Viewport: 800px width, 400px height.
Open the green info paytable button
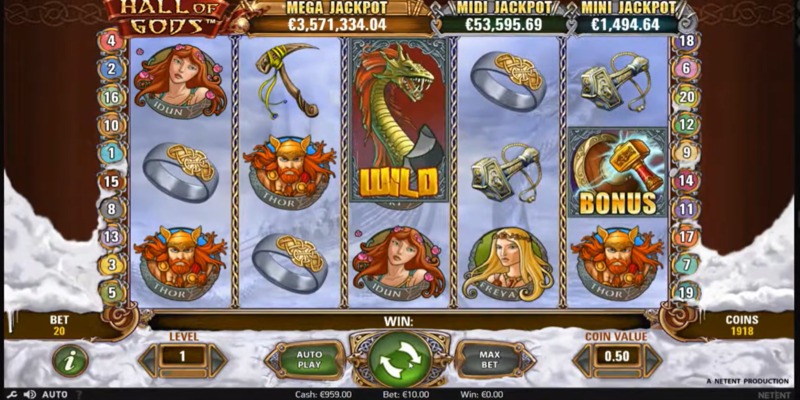point(70,359)
